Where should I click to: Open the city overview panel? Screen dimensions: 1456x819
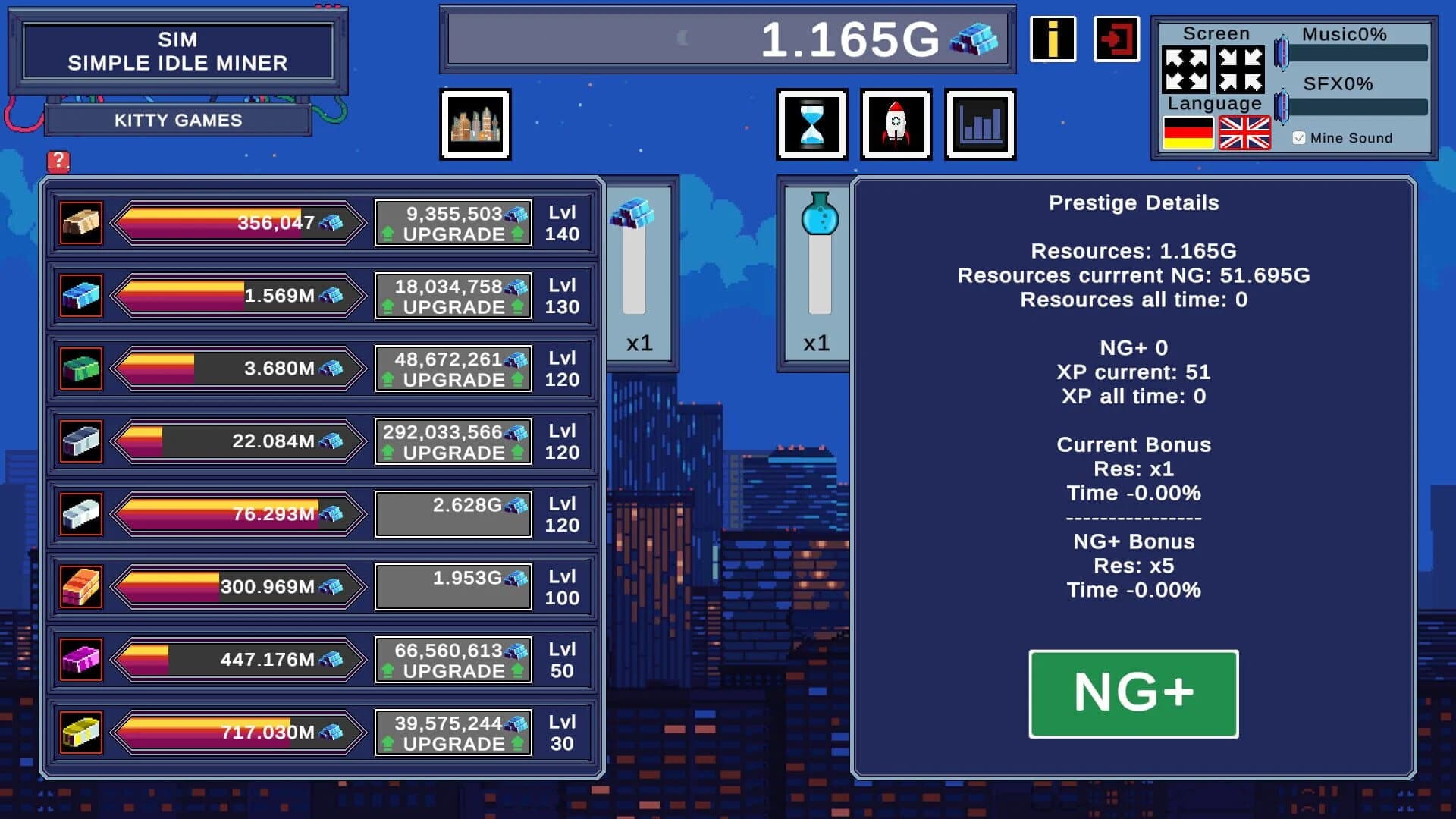[475, 124]
